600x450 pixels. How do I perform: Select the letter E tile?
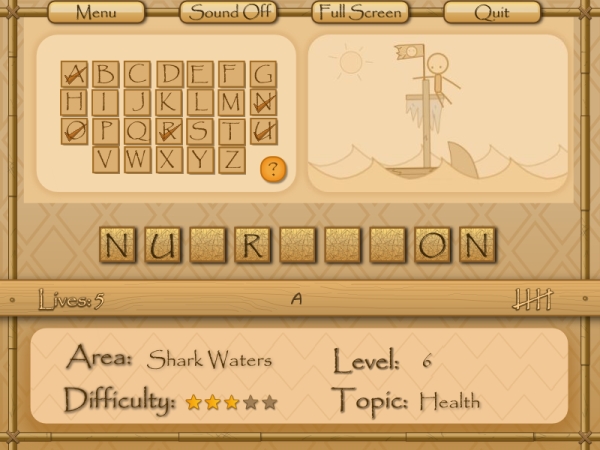[200, 73]
